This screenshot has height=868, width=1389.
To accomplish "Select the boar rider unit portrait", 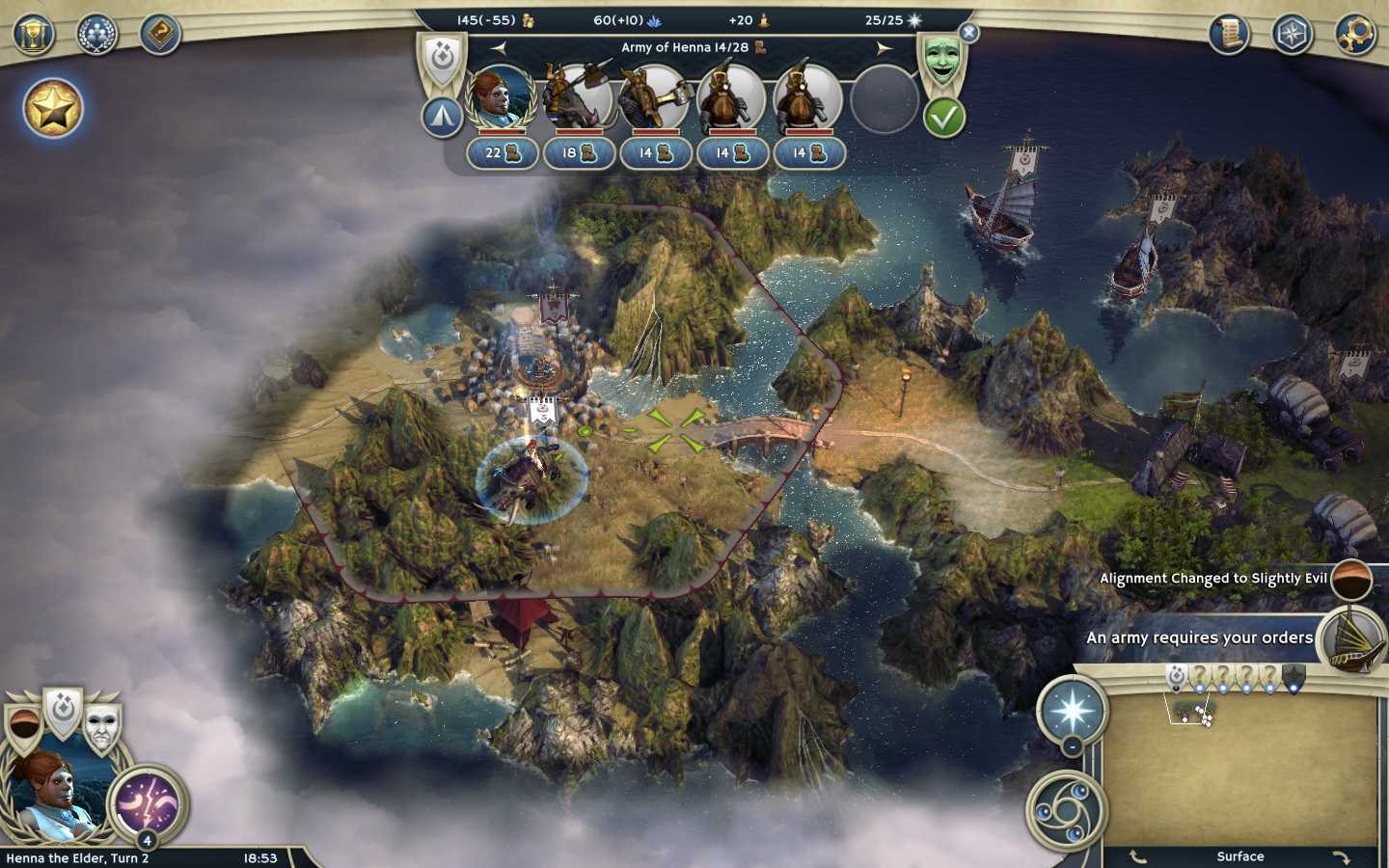I will click(578, 98).
